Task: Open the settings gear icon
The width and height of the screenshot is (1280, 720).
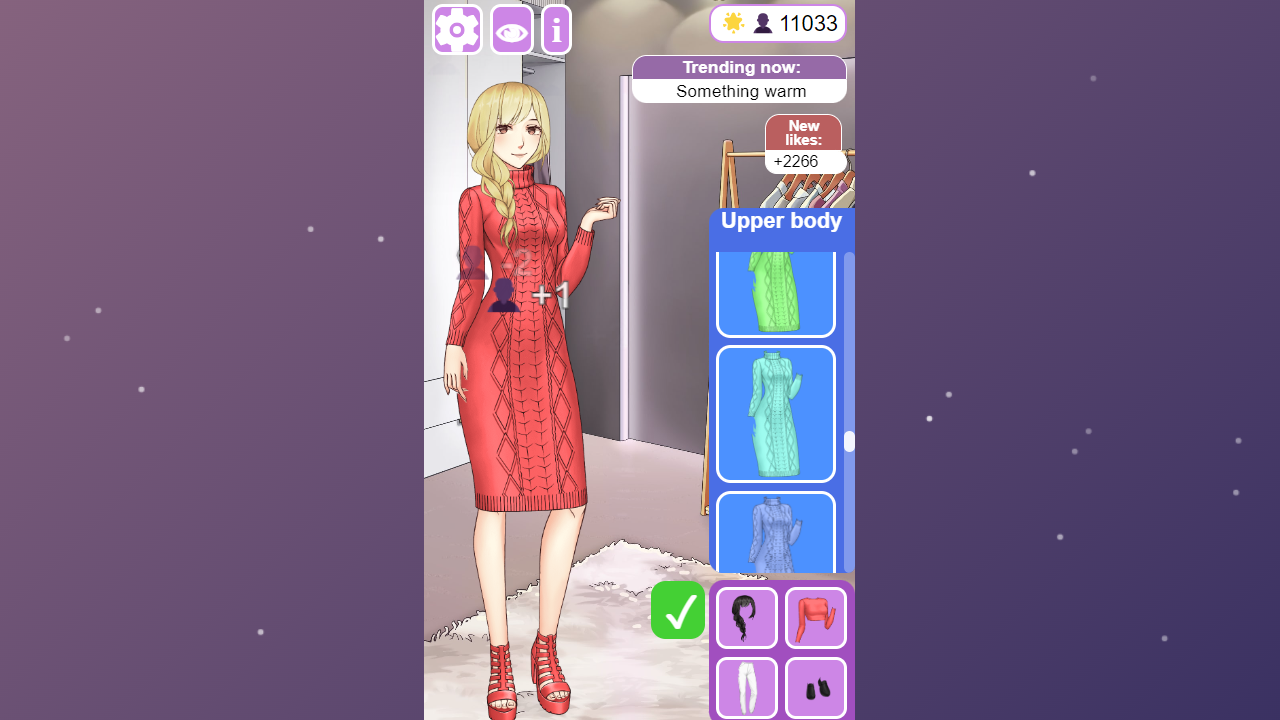Action: click(456, 29)
